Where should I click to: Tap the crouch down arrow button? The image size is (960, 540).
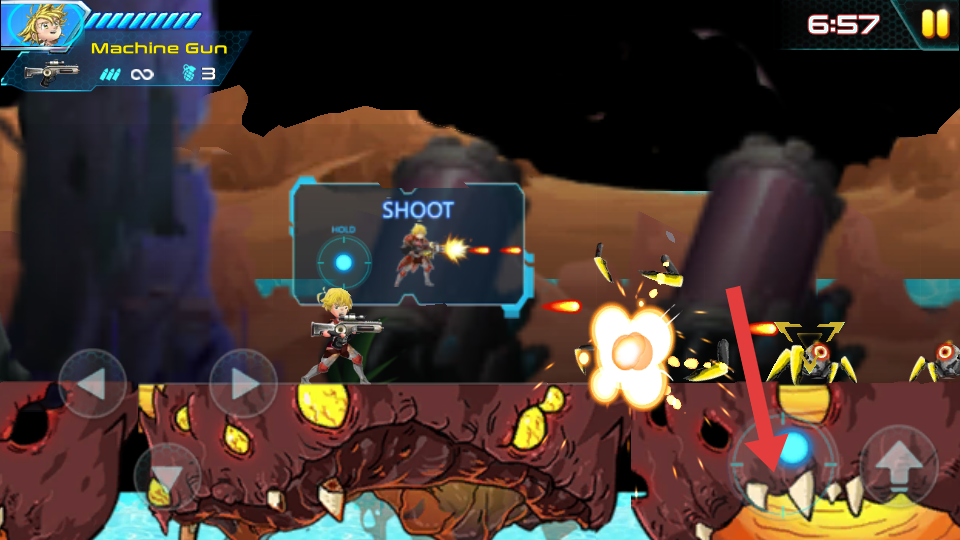tap(167, 477)
